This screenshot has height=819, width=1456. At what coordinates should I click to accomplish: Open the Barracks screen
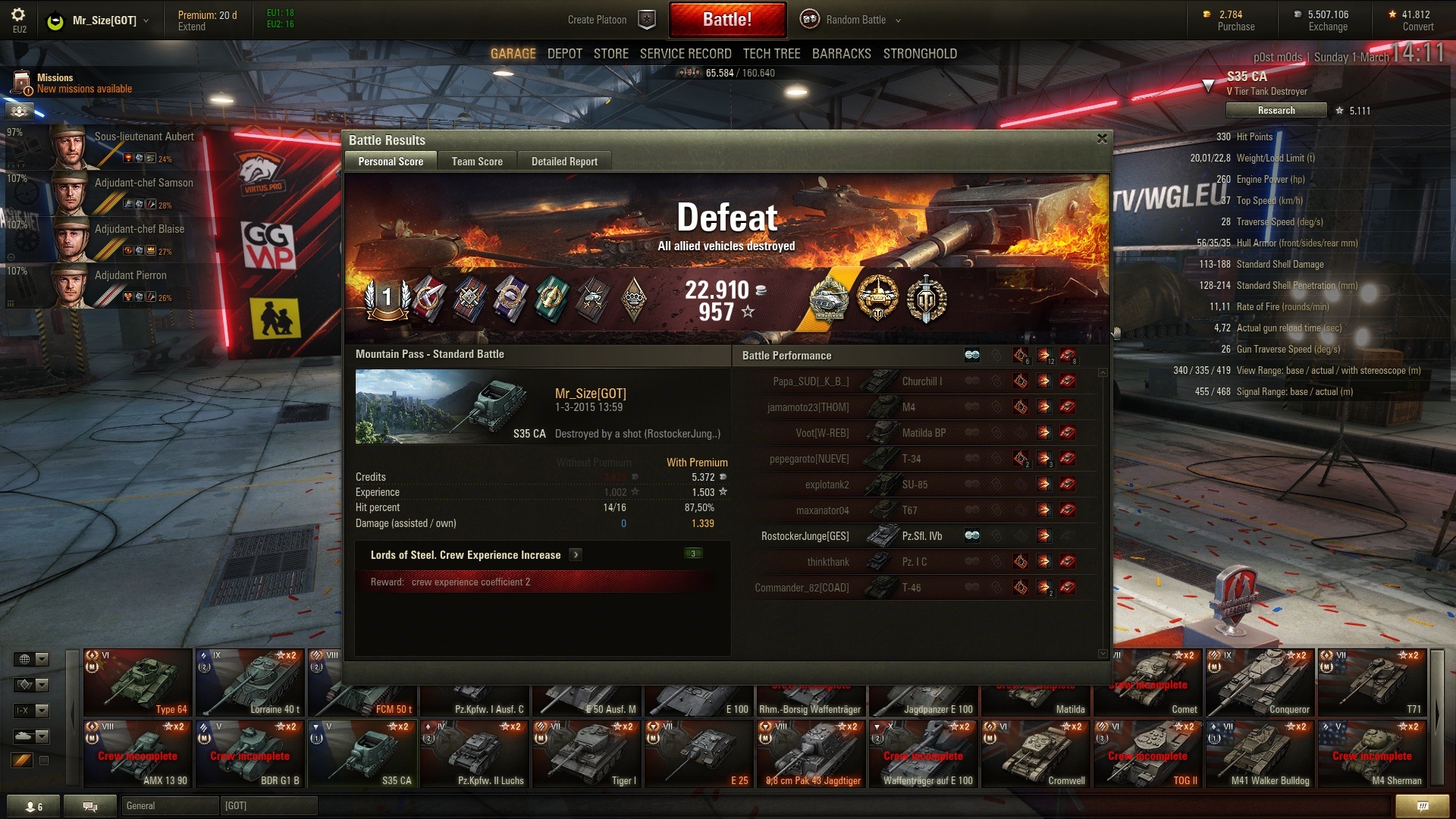click(x=841, y=54)
